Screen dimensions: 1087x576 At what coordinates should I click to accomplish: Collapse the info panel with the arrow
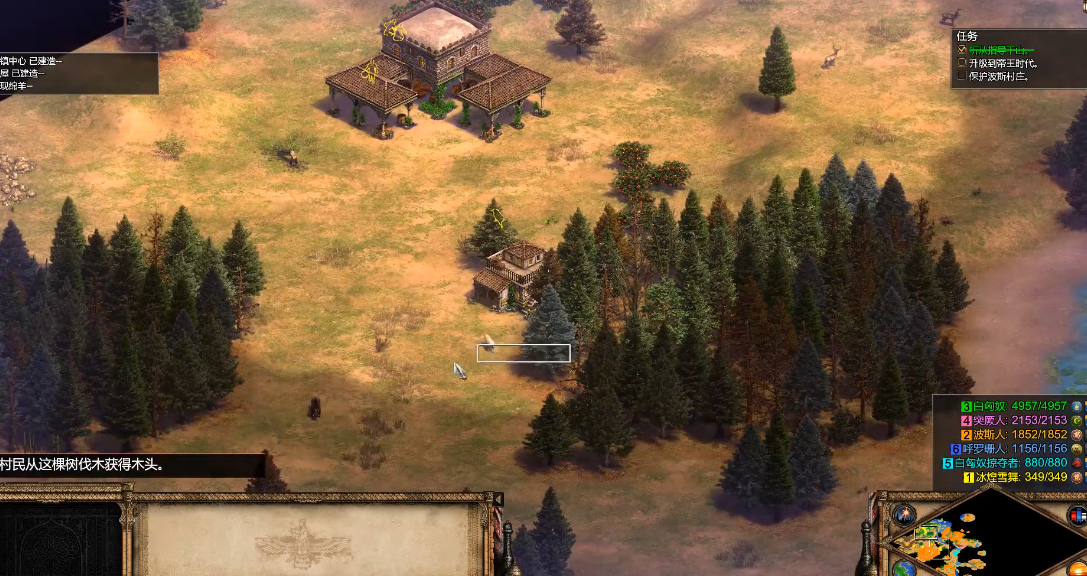click(x=498, y=499)
